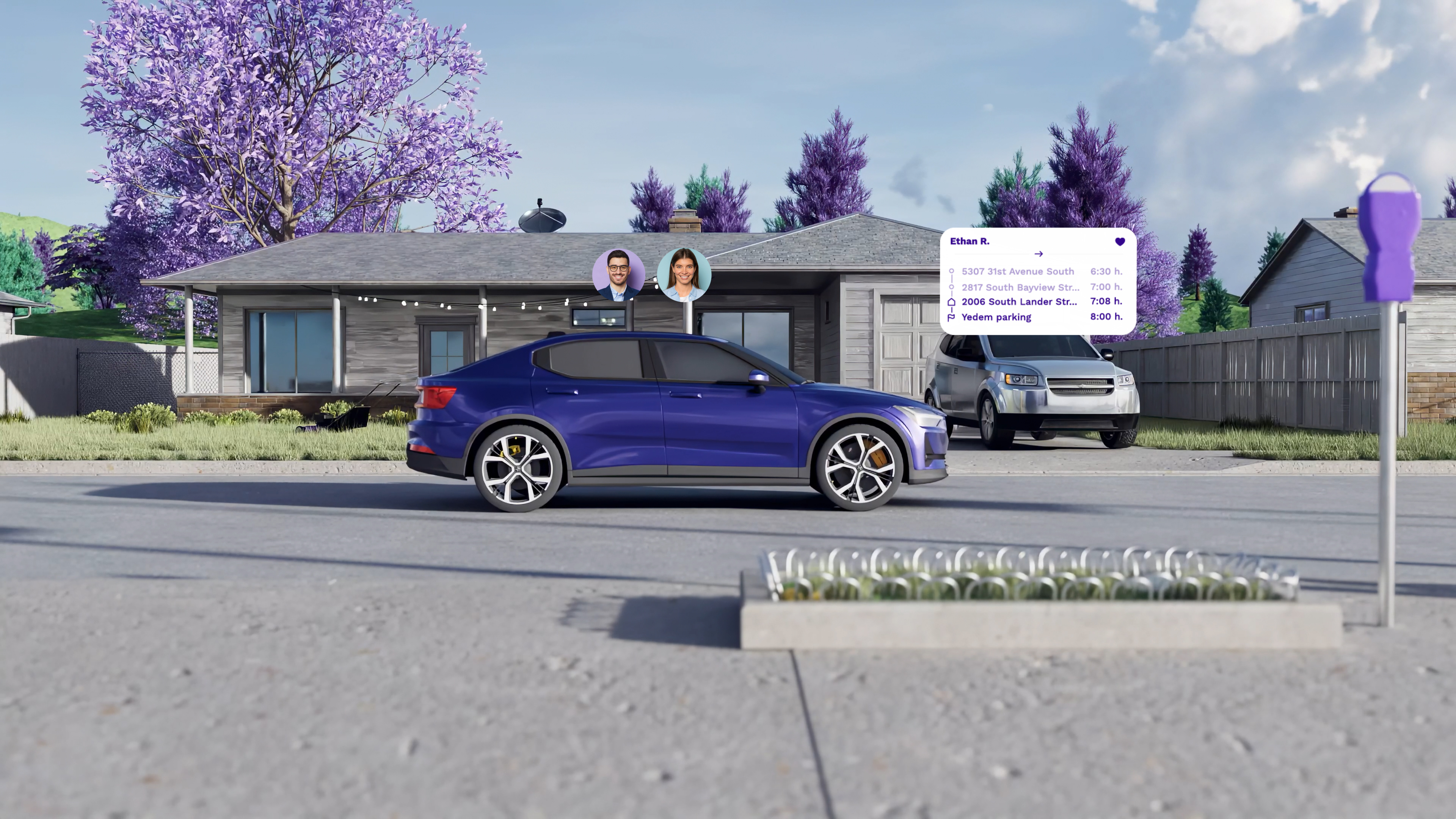Select the 5307 31st Avenue South stop

point(1017,271)
